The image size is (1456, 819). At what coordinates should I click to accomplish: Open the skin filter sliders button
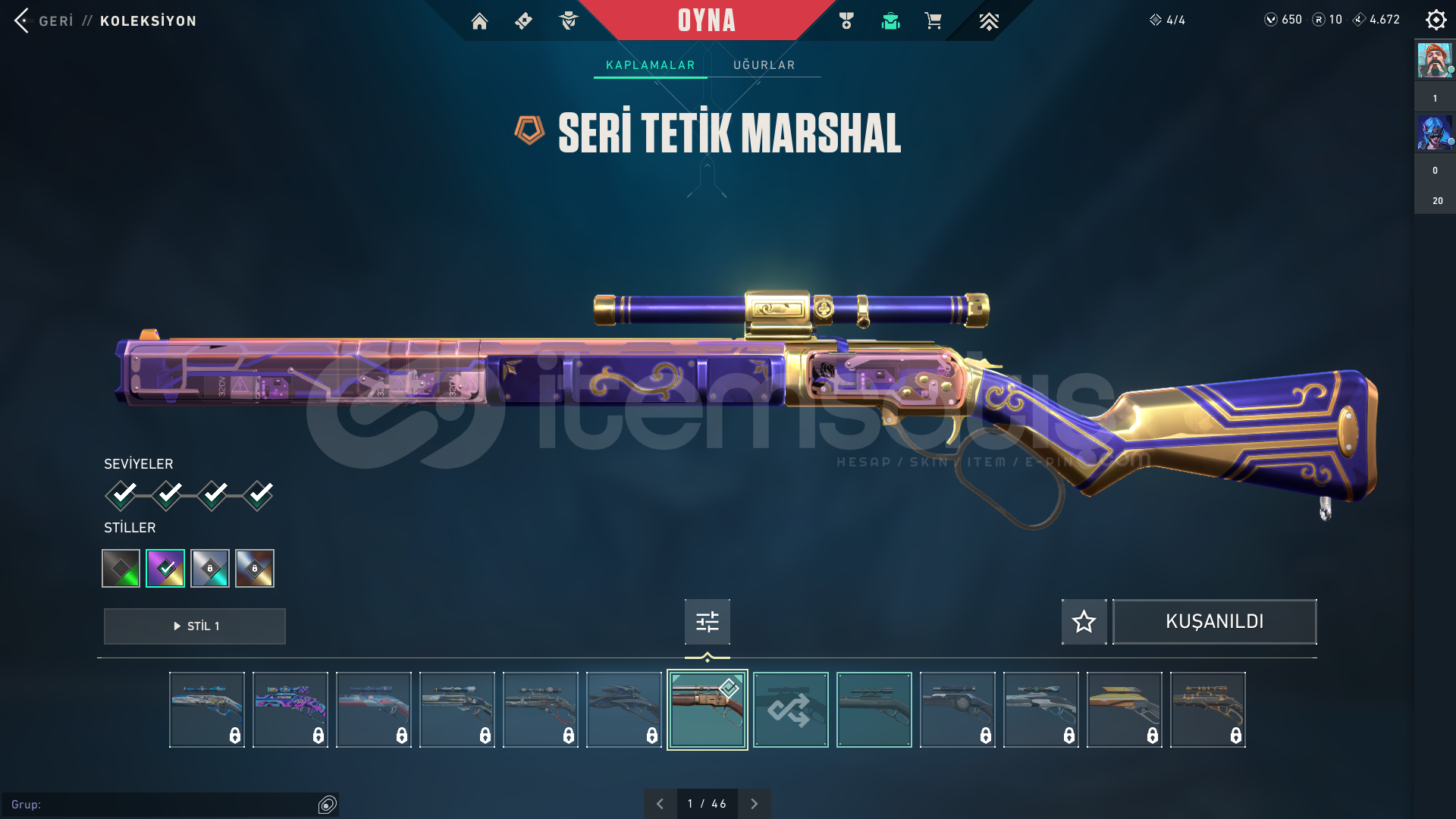tap(707, 622)
